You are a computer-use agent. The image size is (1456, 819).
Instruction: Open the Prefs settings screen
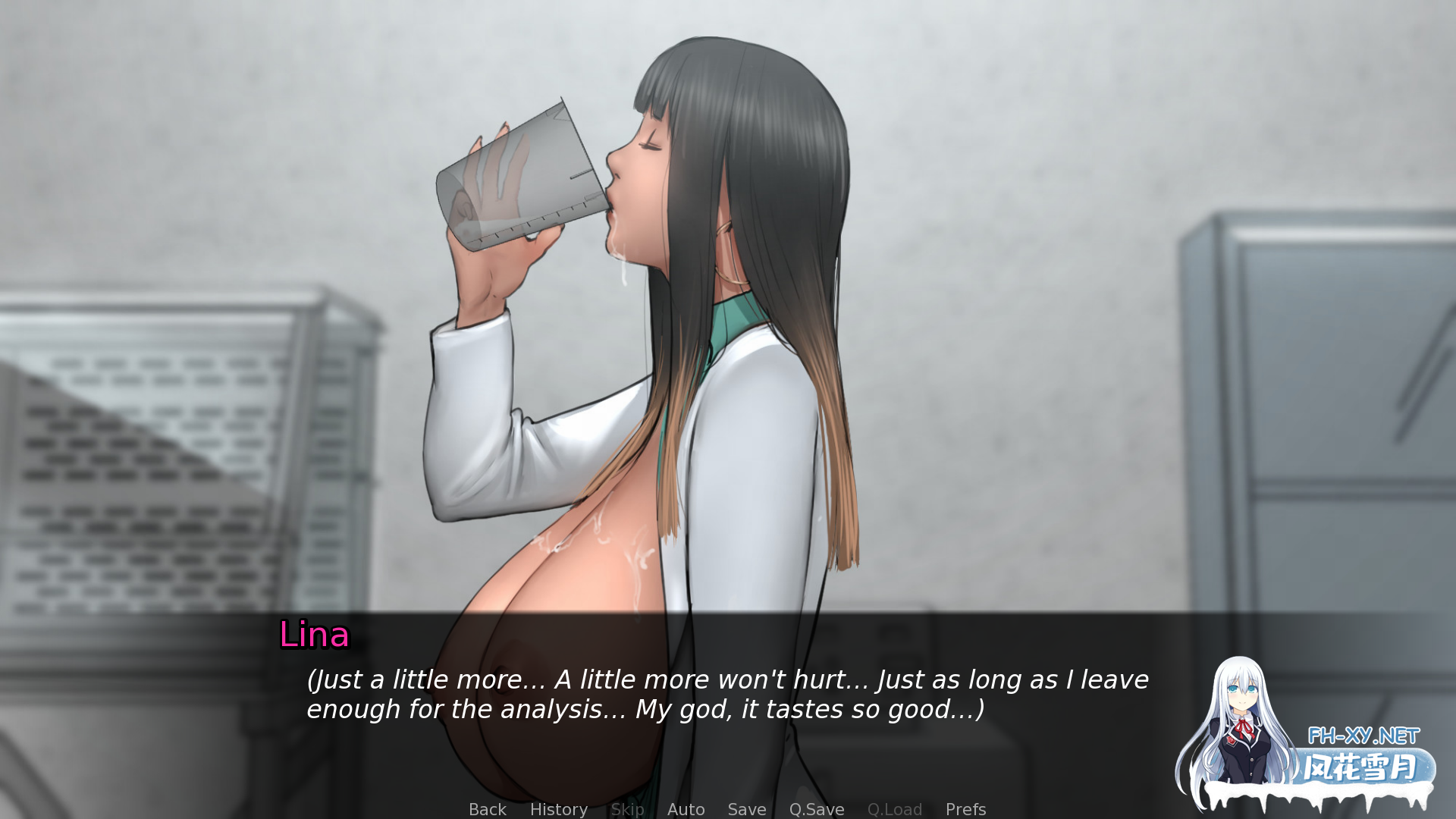[x=965, y=809]
